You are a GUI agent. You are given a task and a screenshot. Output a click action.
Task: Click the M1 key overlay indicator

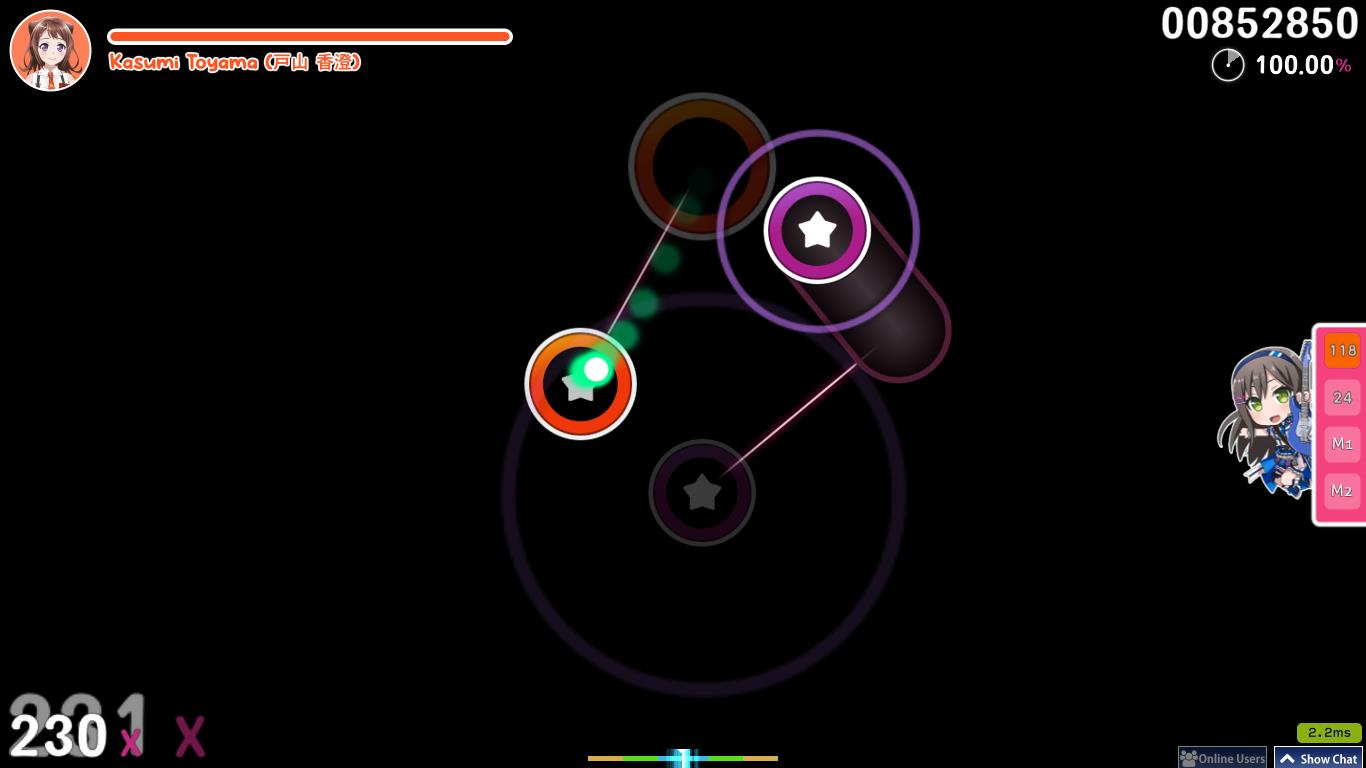pos(1341,444)
